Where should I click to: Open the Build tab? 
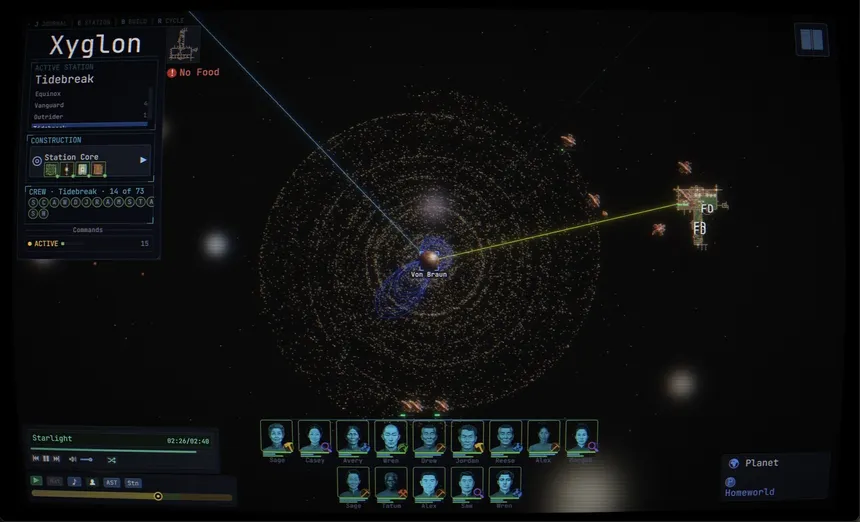[x=135, y=21]
